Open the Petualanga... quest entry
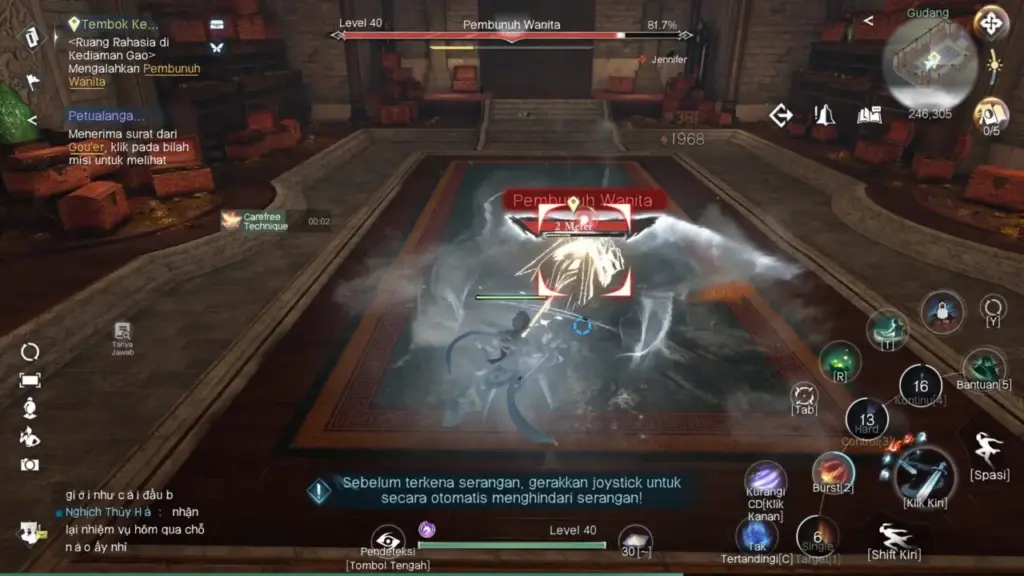Screen dimensions: 1024x576 tap(105, 116)
